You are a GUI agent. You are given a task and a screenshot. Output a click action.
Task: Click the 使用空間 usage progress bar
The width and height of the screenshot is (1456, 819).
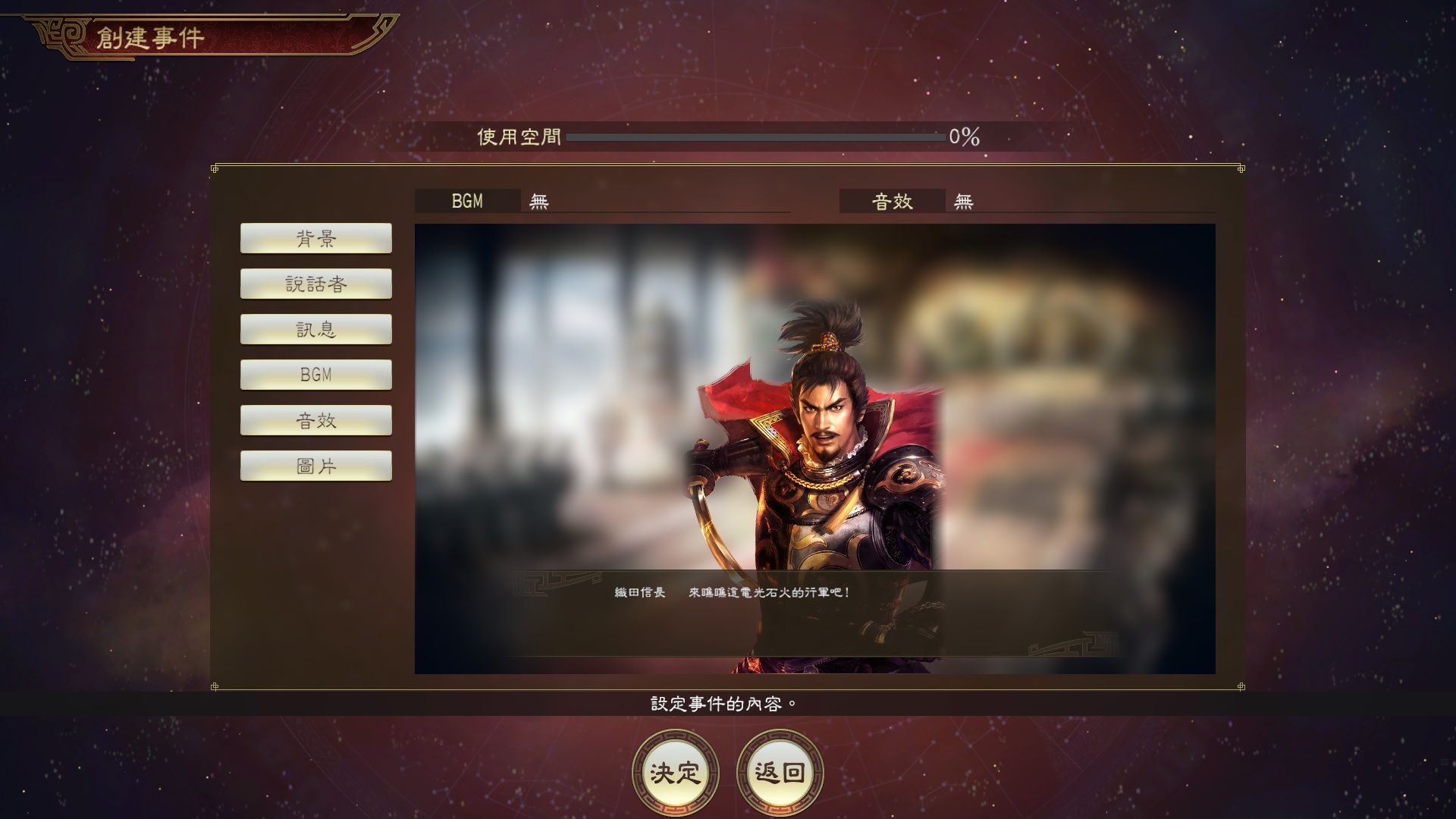pyautogui.click(x=758, y=136)
